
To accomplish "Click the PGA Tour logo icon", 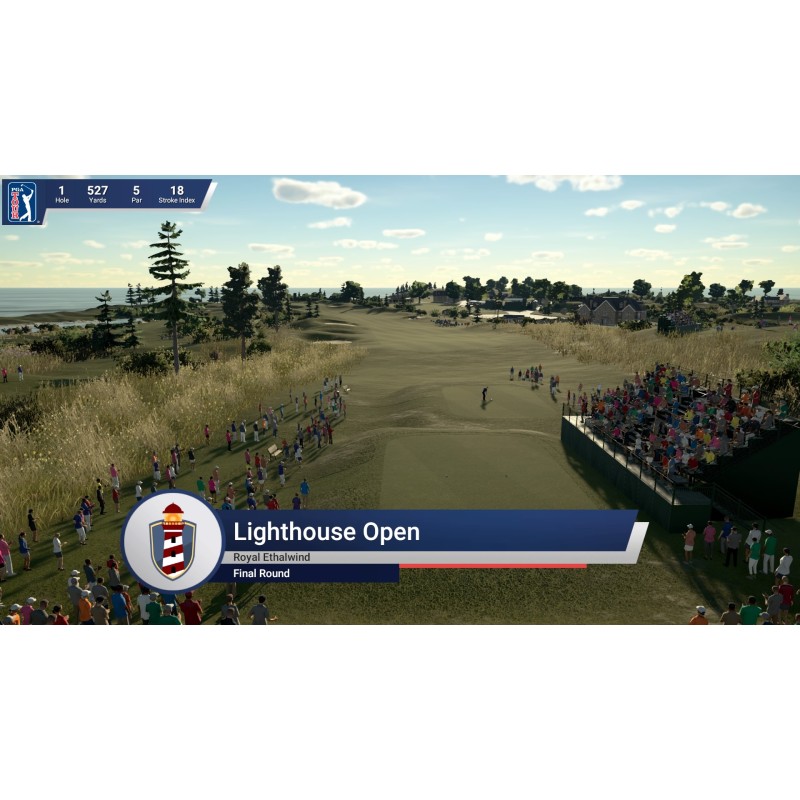I will point(21,201).
